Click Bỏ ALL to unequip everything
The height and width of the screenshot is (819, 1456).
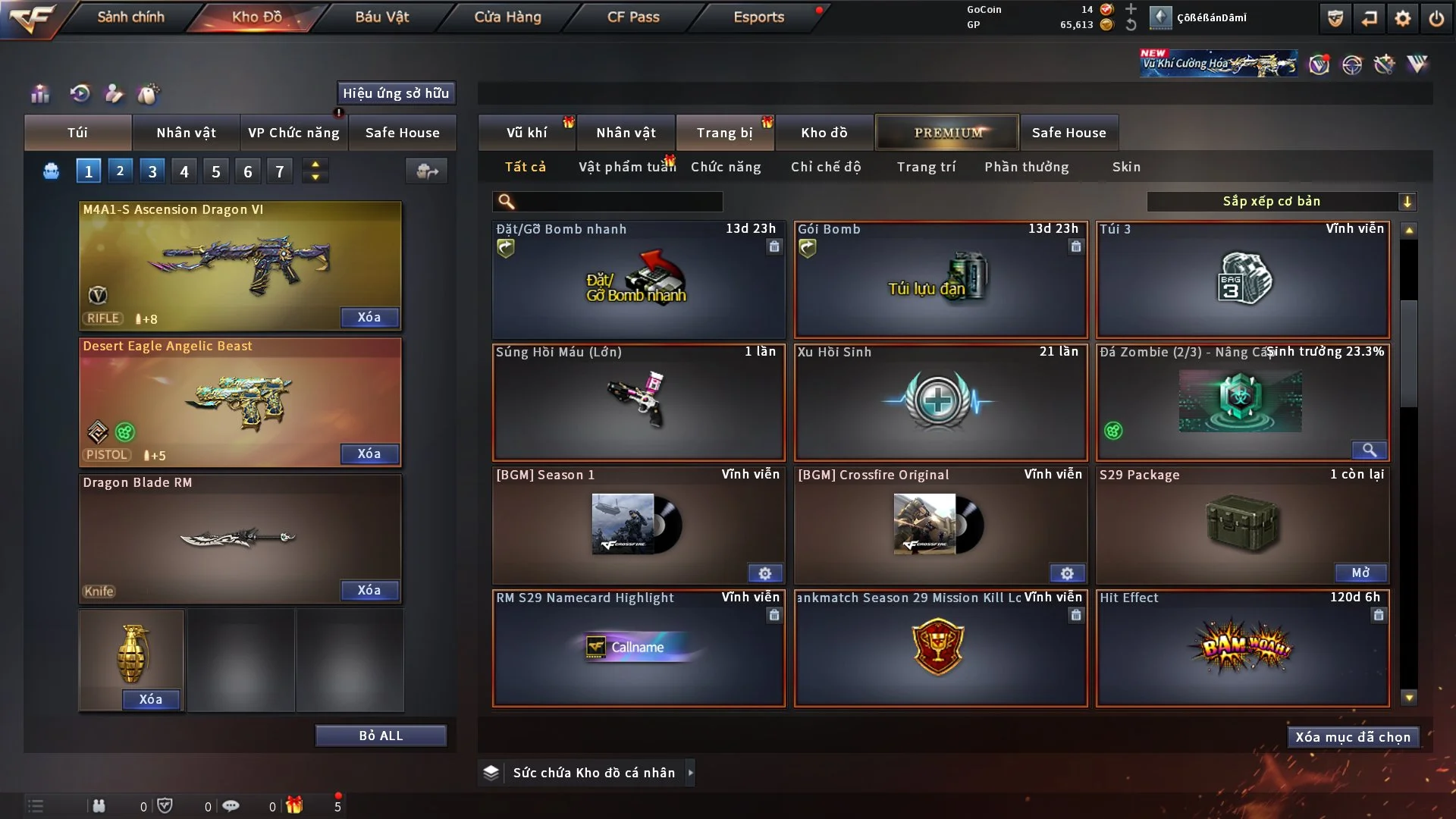381,736
